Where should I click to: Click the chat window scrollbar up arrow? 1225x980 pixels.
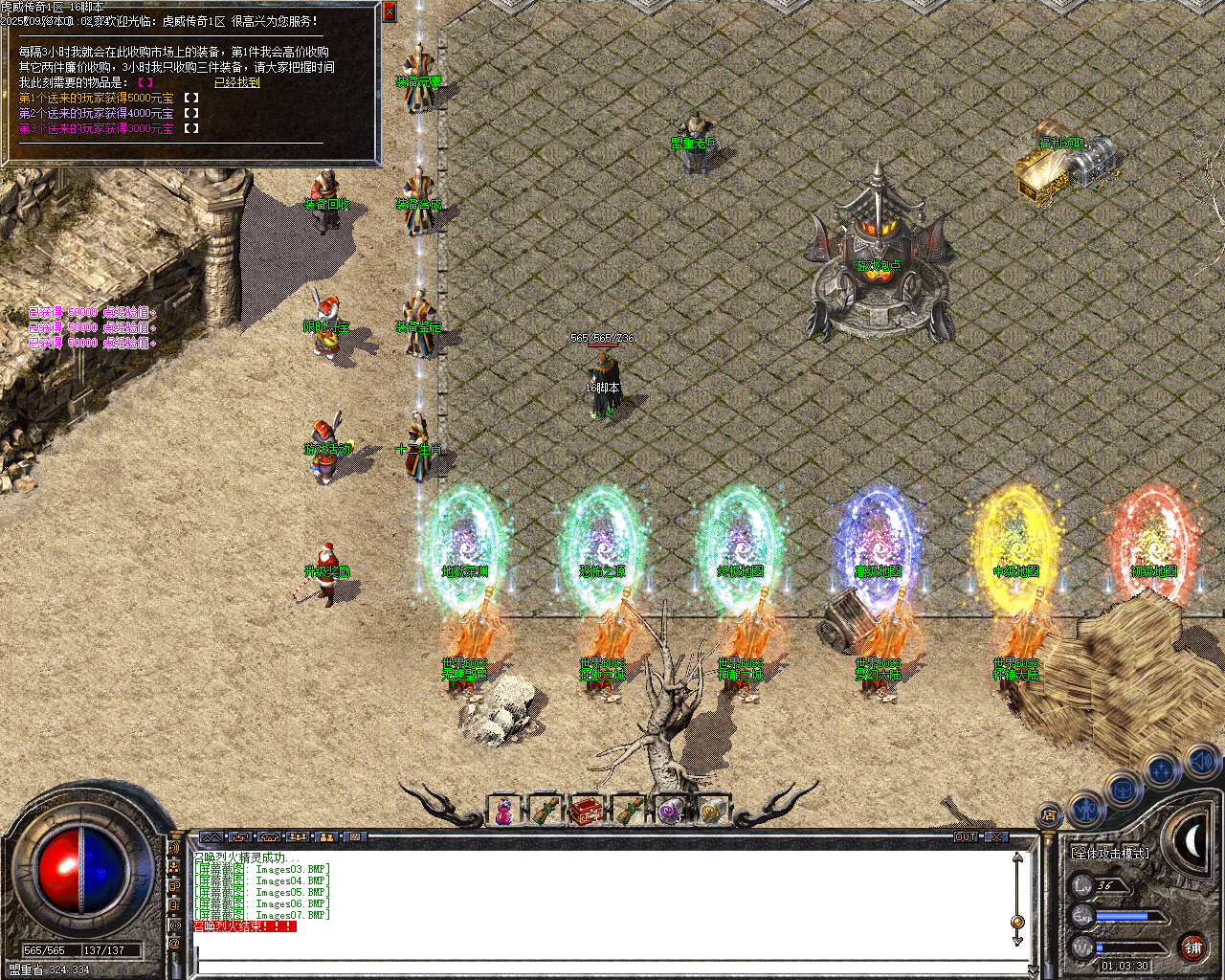pos(1016,858)
